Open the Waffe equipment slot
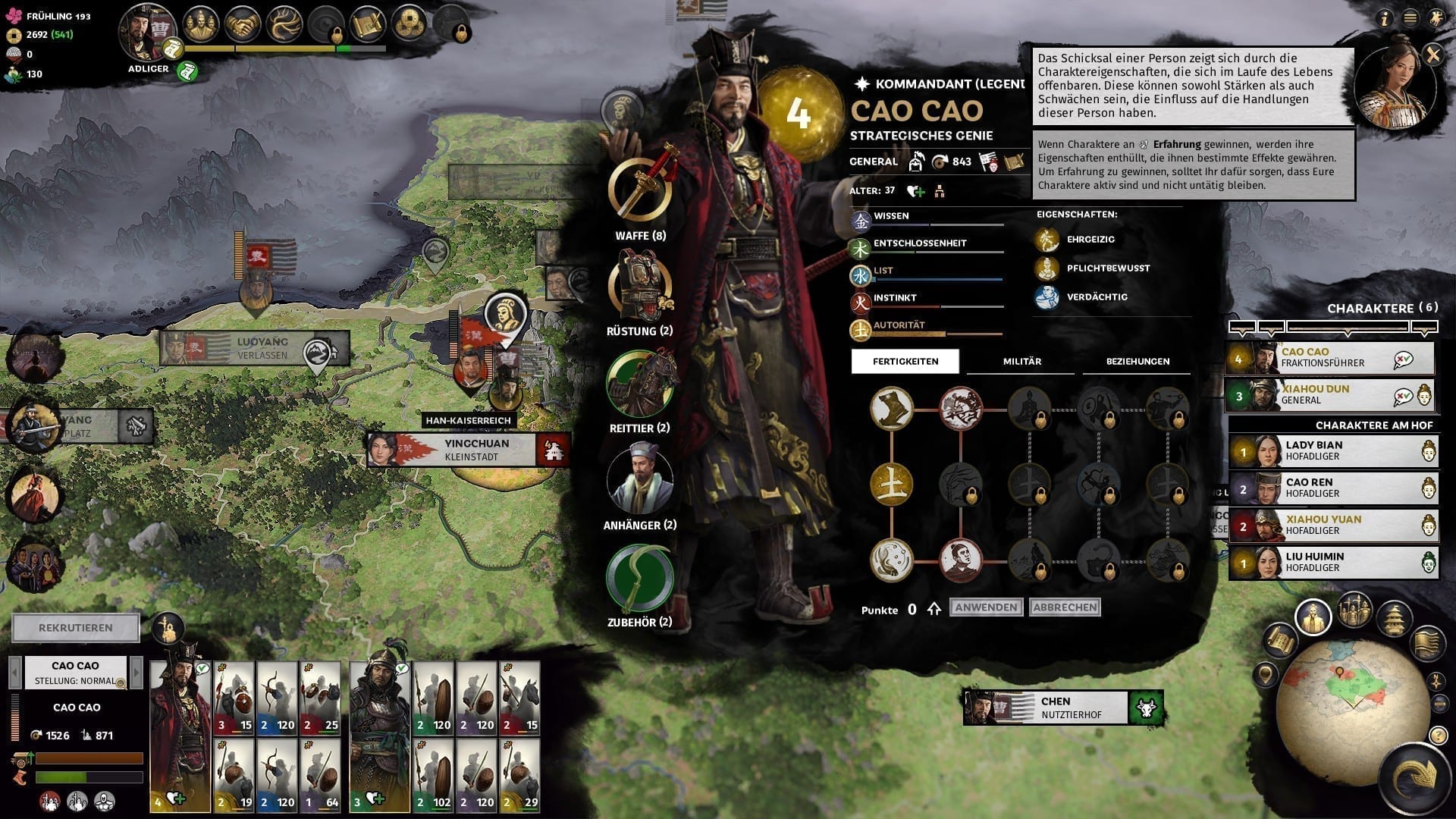Screen dimensions: 1456x819 click(x=640, y=190)
